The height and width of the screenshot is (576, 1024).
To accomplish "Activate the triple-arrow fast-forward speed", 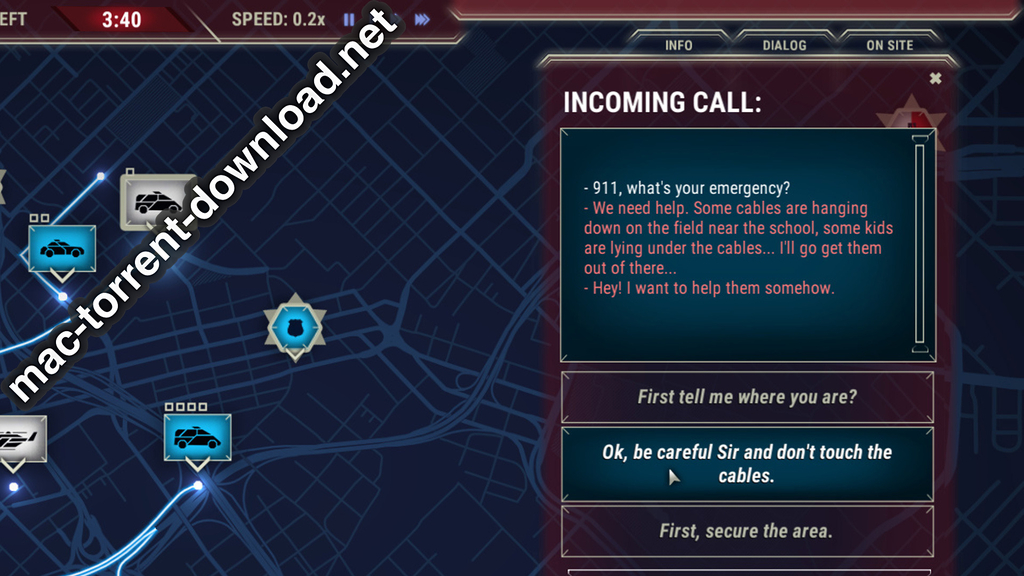I will pyautogui.click(x=422, y=20).
